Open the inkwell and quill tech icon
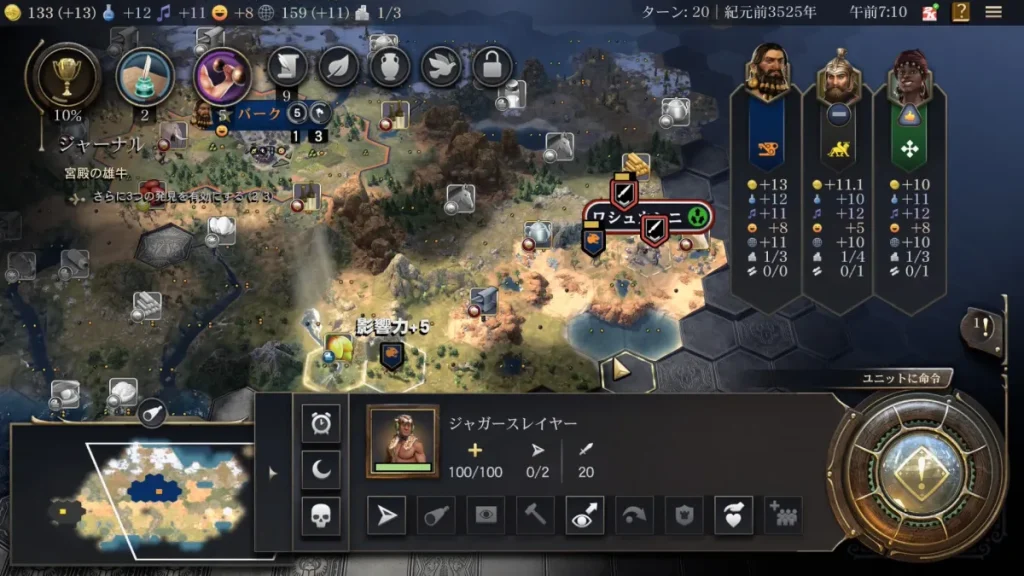This screenshot has width=1024, height=576. [145, 77]
